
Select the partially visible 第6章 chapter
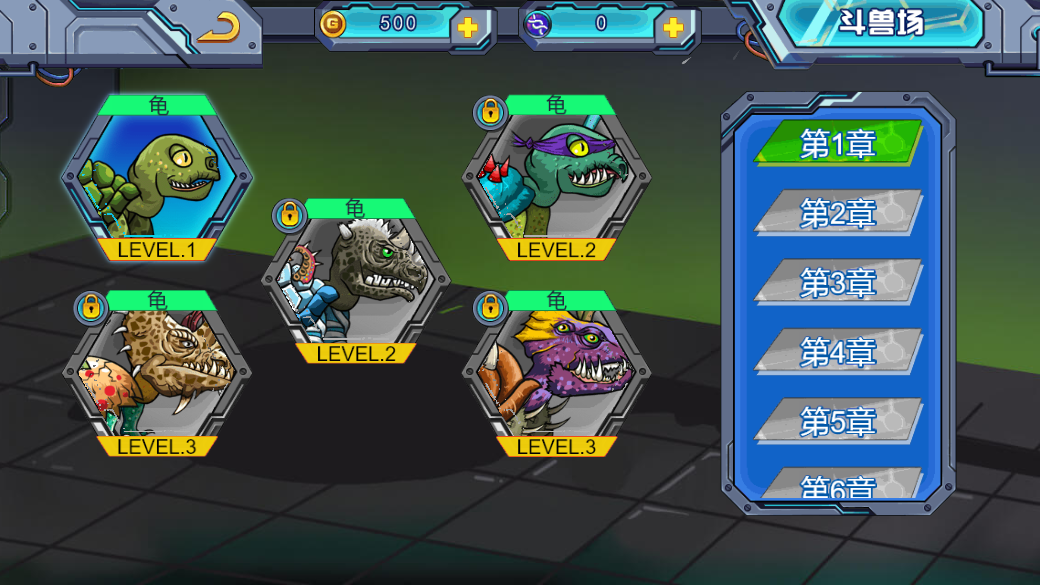(x=838, y=485)
